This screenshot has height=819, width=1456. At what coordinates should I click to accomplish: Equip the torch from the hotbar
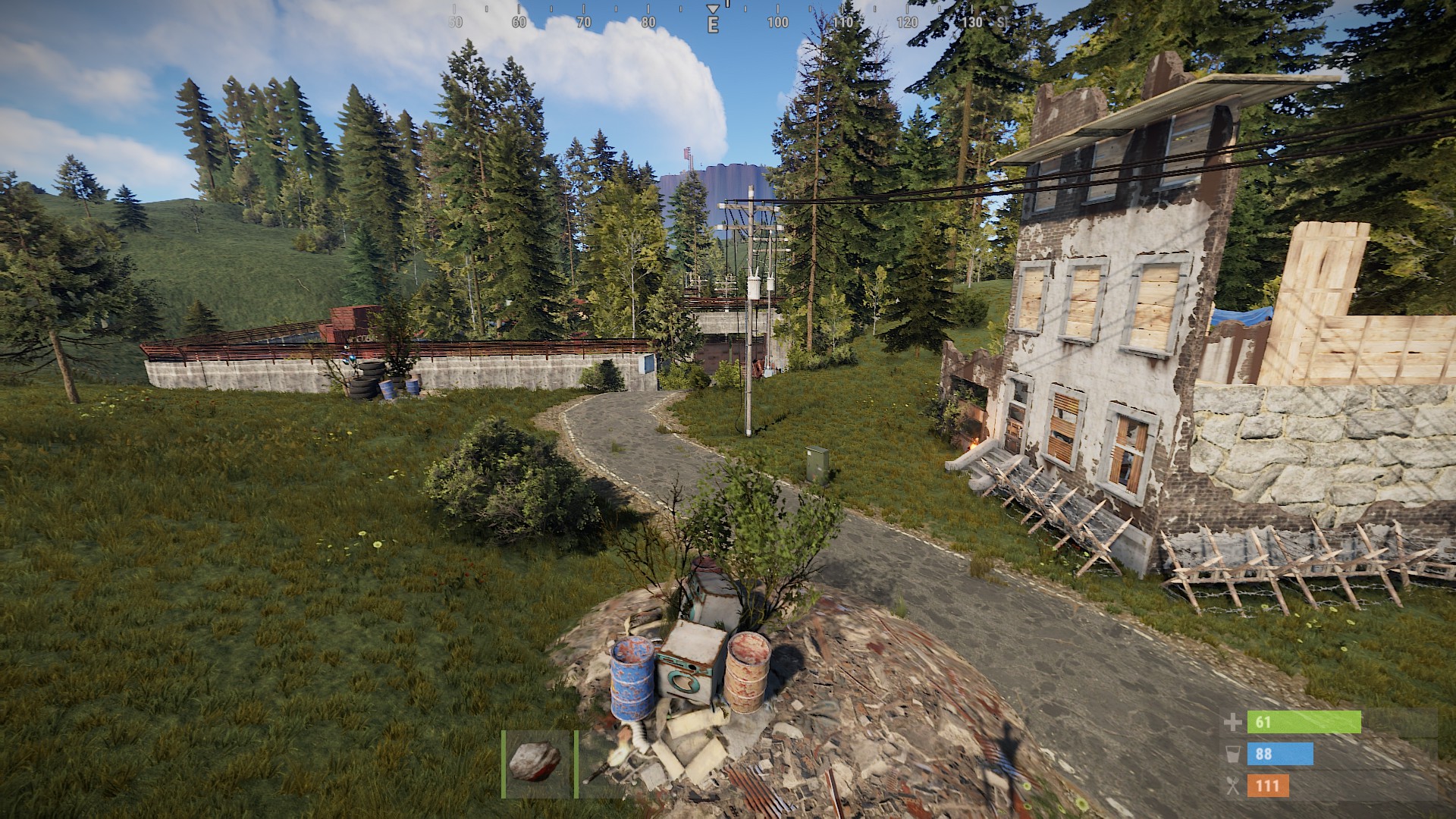pyautogui.click(x=605, y=764)
